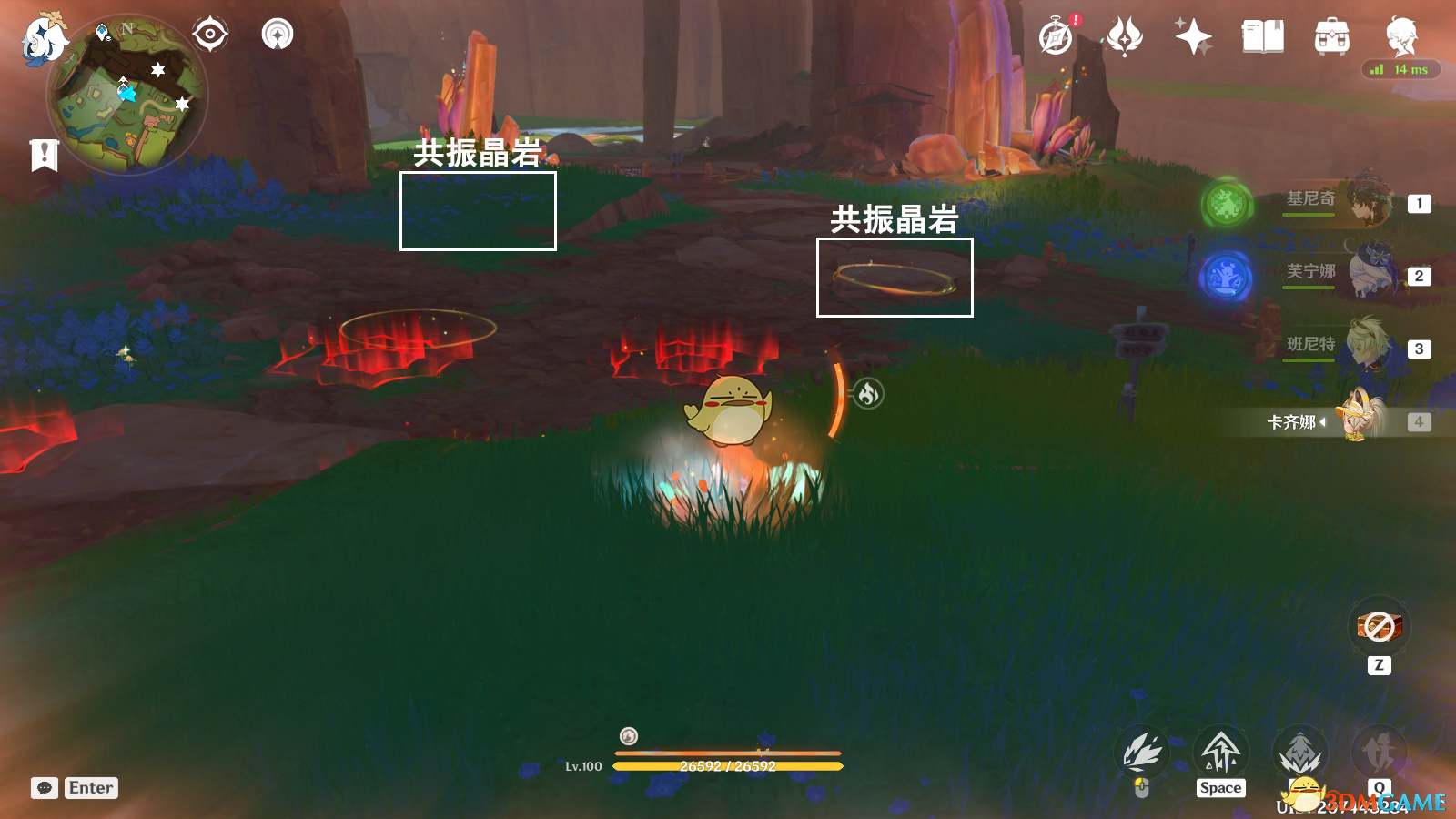Open the compass navigation icon near minimap
1456x819 pixels.
point(209,34)
